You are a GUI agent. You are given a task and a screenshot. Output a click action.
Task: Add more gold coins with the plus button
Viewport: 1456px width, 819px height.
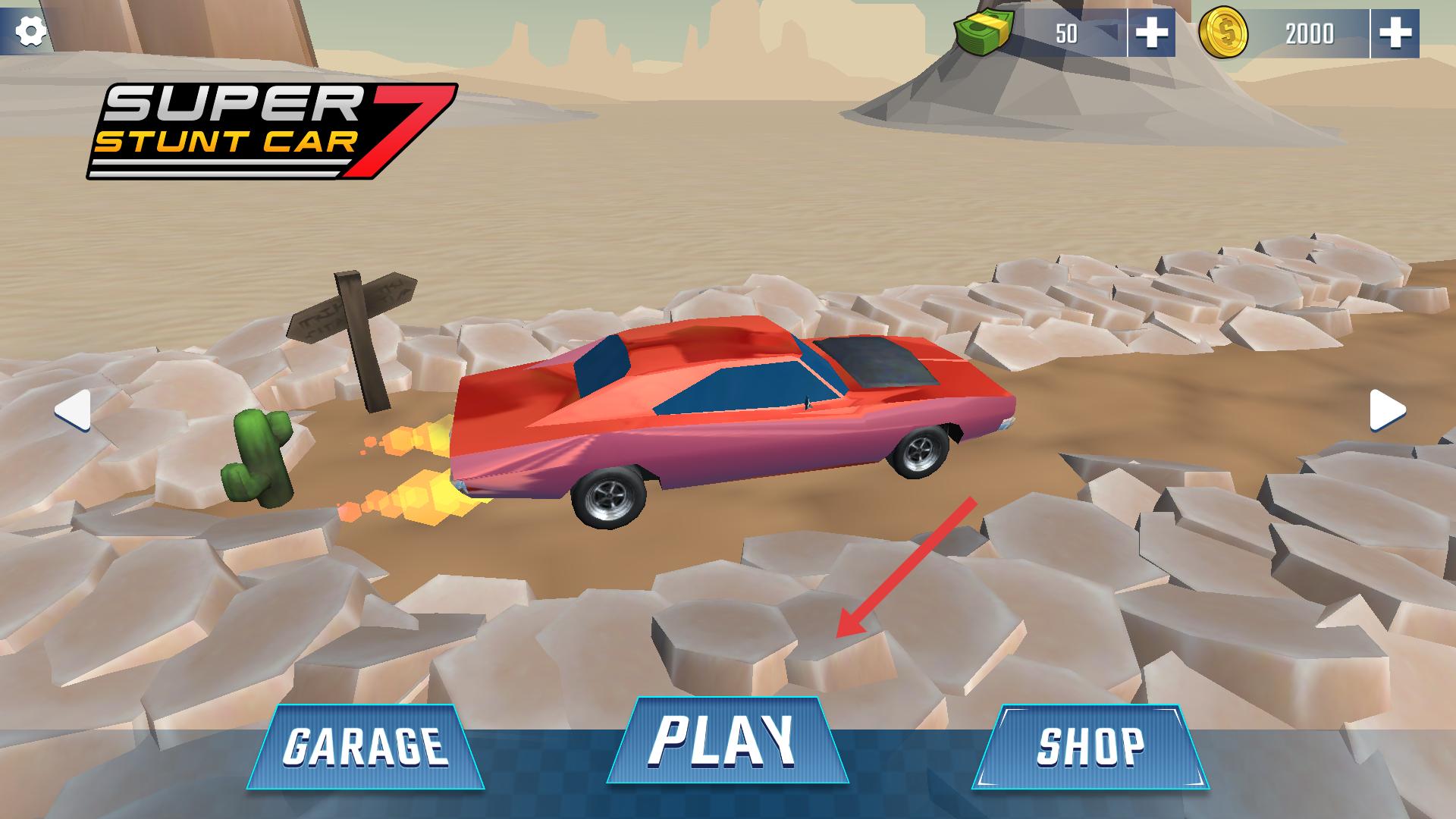click(1395, 33)
